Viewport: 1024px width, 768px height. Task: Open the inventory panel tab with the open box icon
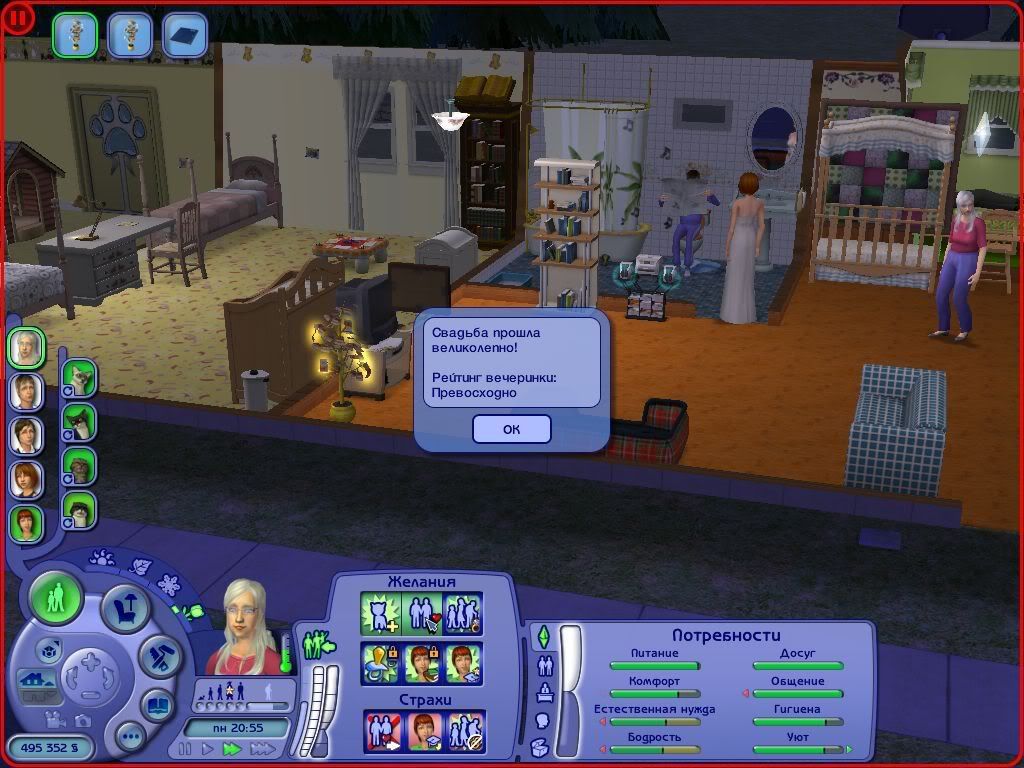pos(541,746)
